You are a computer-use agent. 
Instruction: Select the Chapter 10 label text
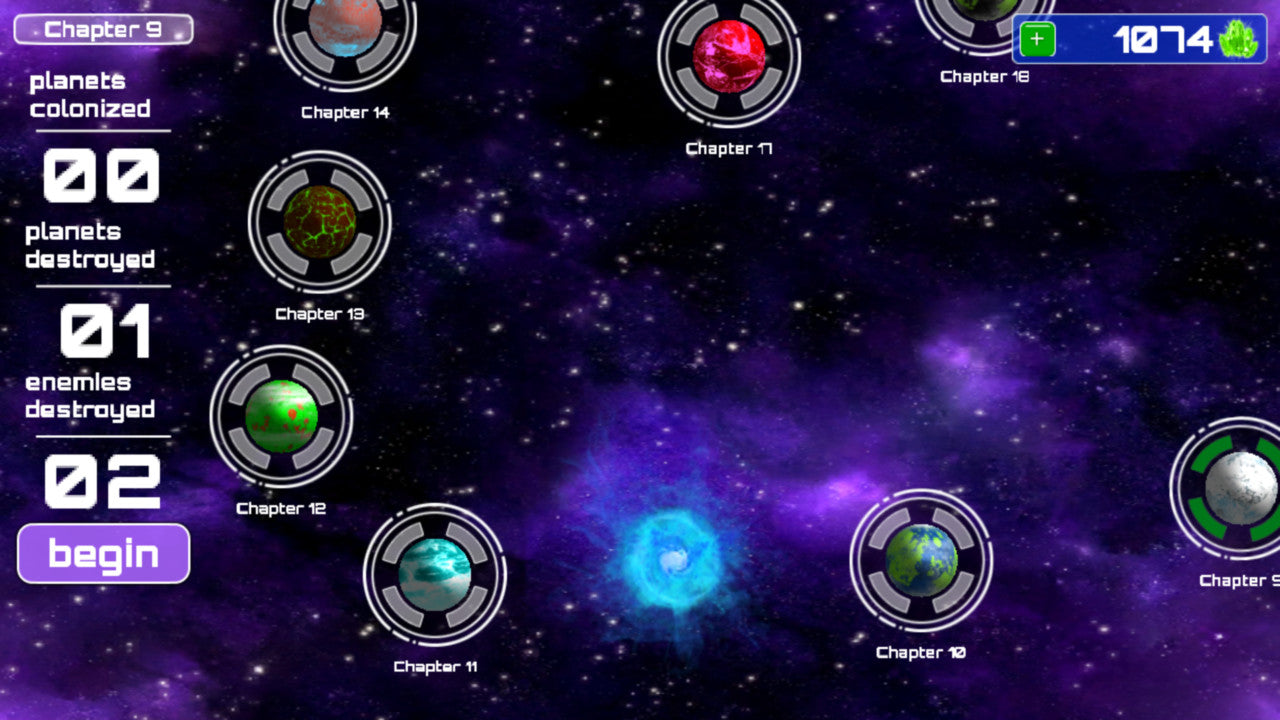click(920, 651)
